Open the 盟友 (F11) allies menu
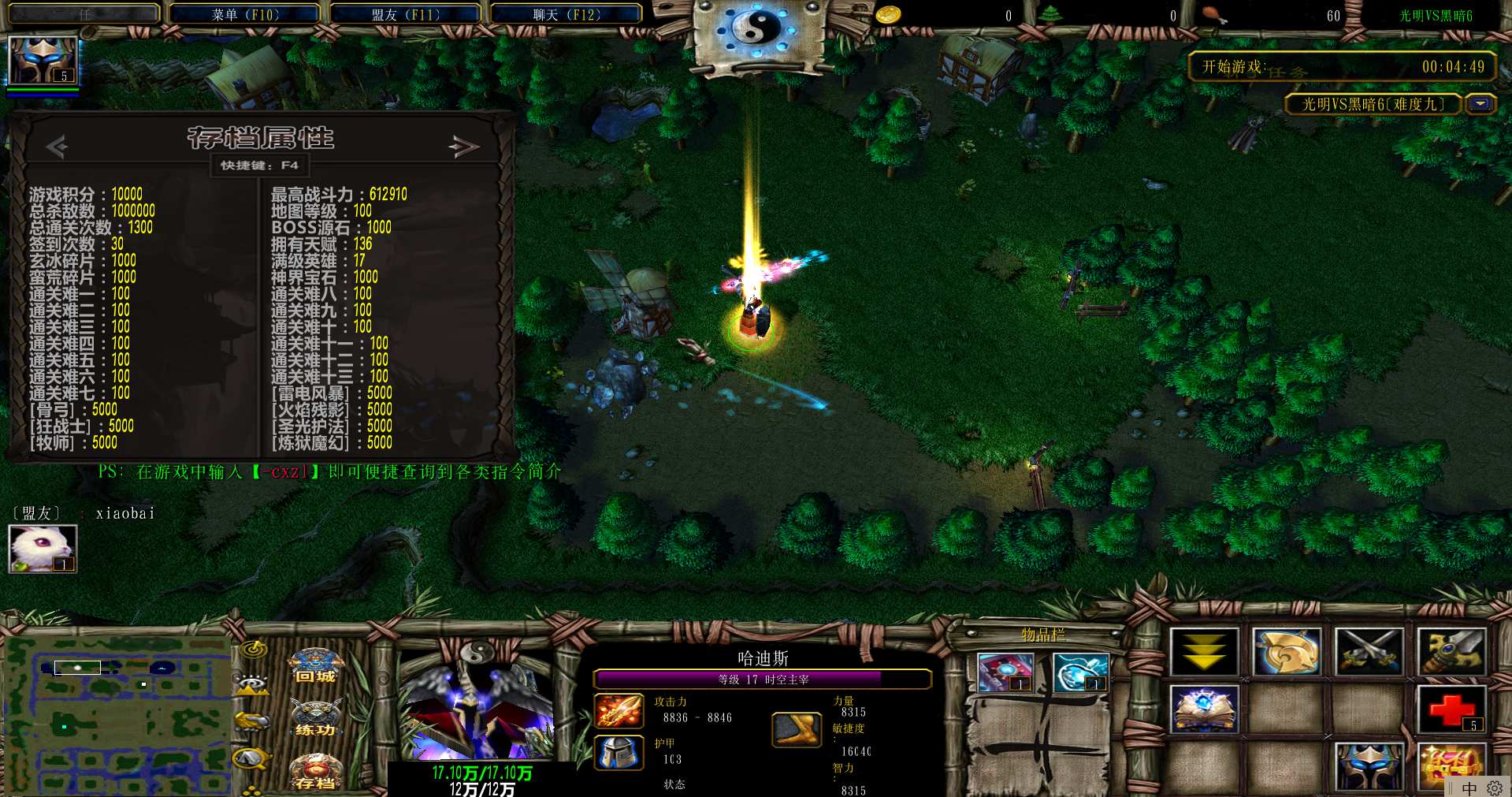1512x797 pixels. pos(406,14)
